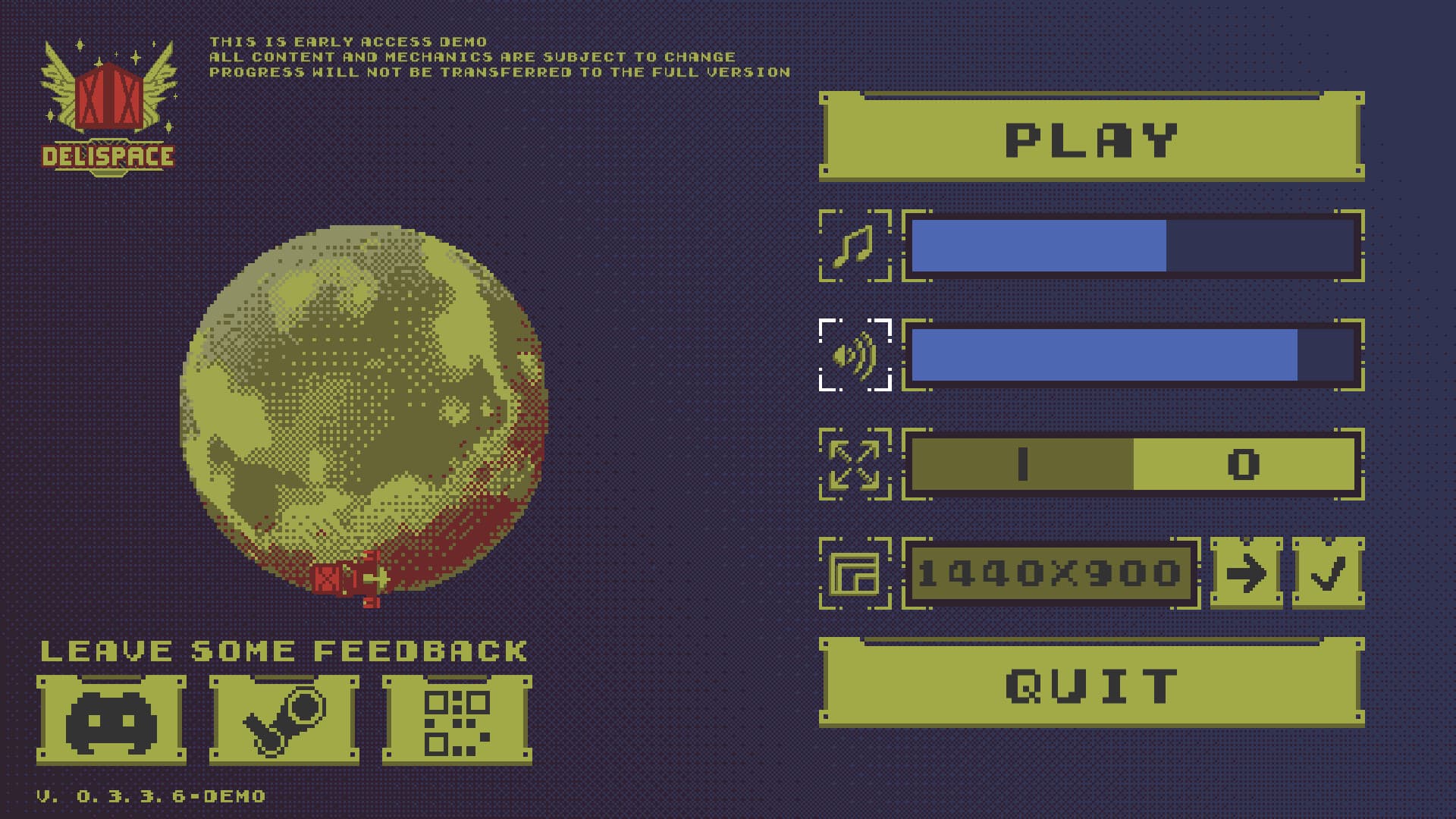Open the Discord feedback page
The width and height of the screenshot is (1456, 819).
click(112, 715)
